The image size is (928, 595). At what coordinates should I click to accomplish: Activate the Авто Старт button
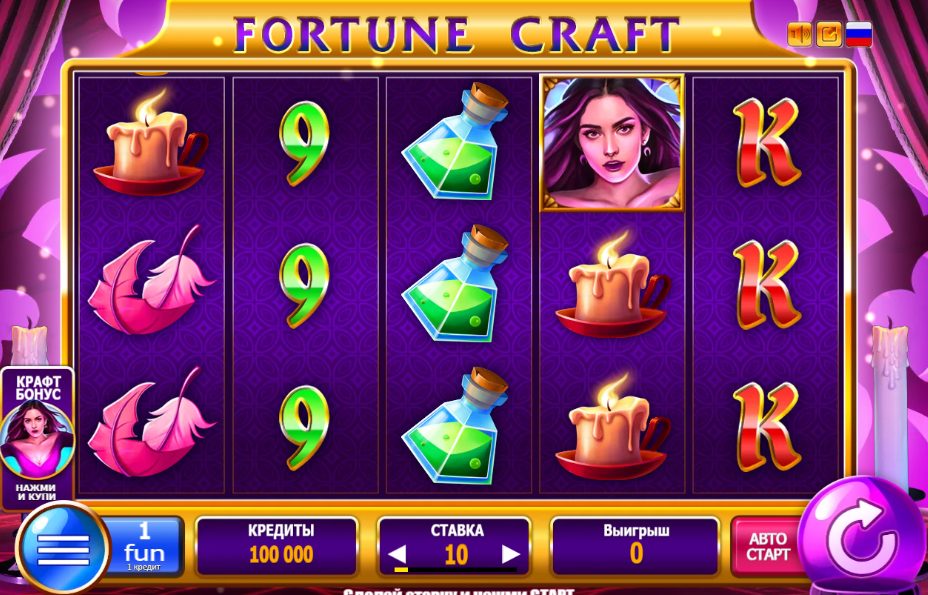click(767, 546)
